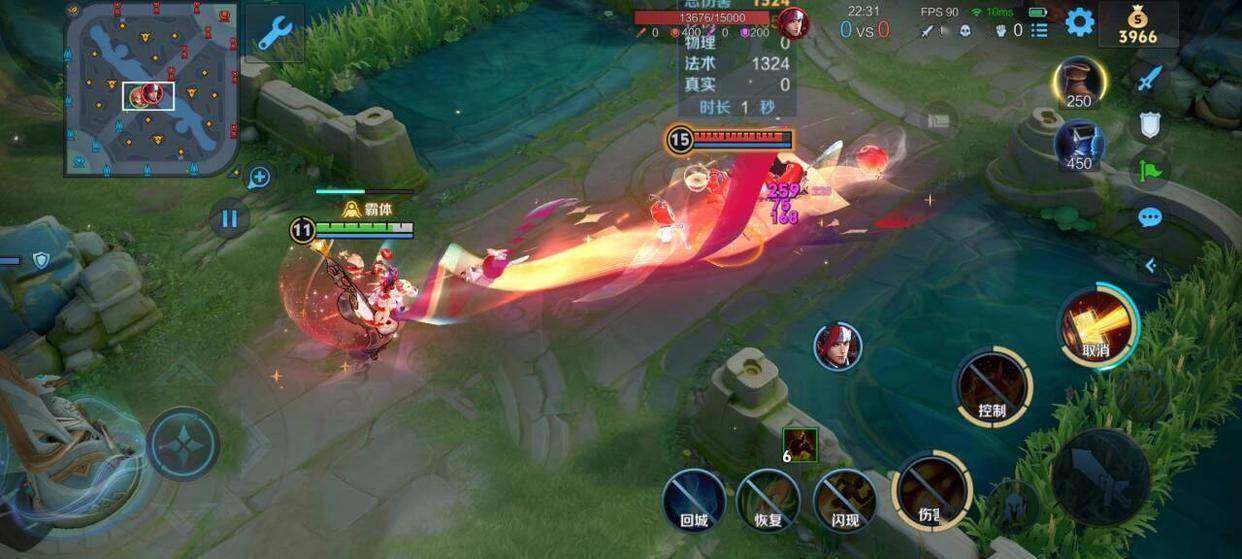The height and width of the screenshot is (559, 1242).
Task: Pause the match with the pause button
Action: coord(229,218)
